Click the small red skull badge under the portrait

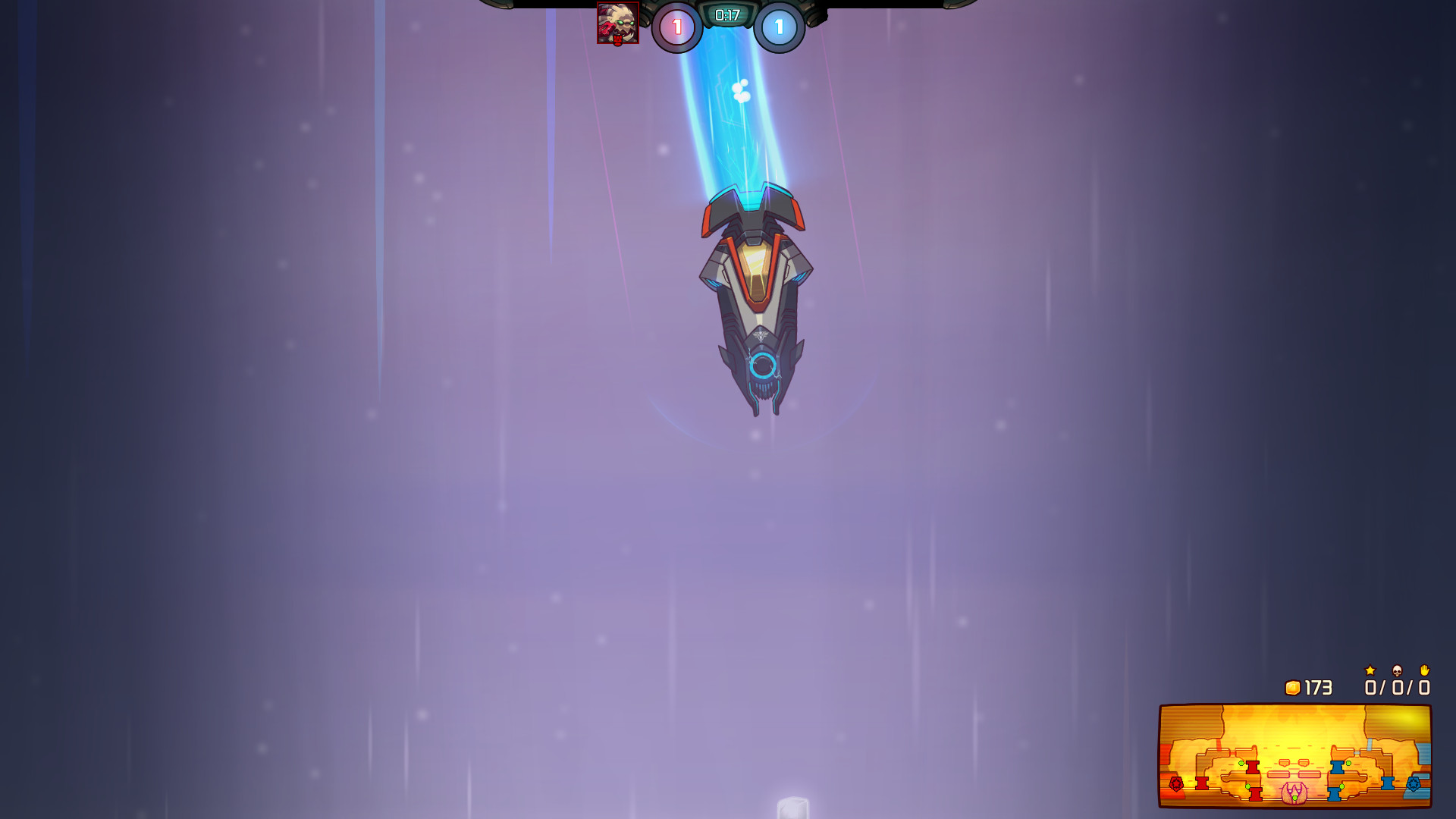point(617,40)
